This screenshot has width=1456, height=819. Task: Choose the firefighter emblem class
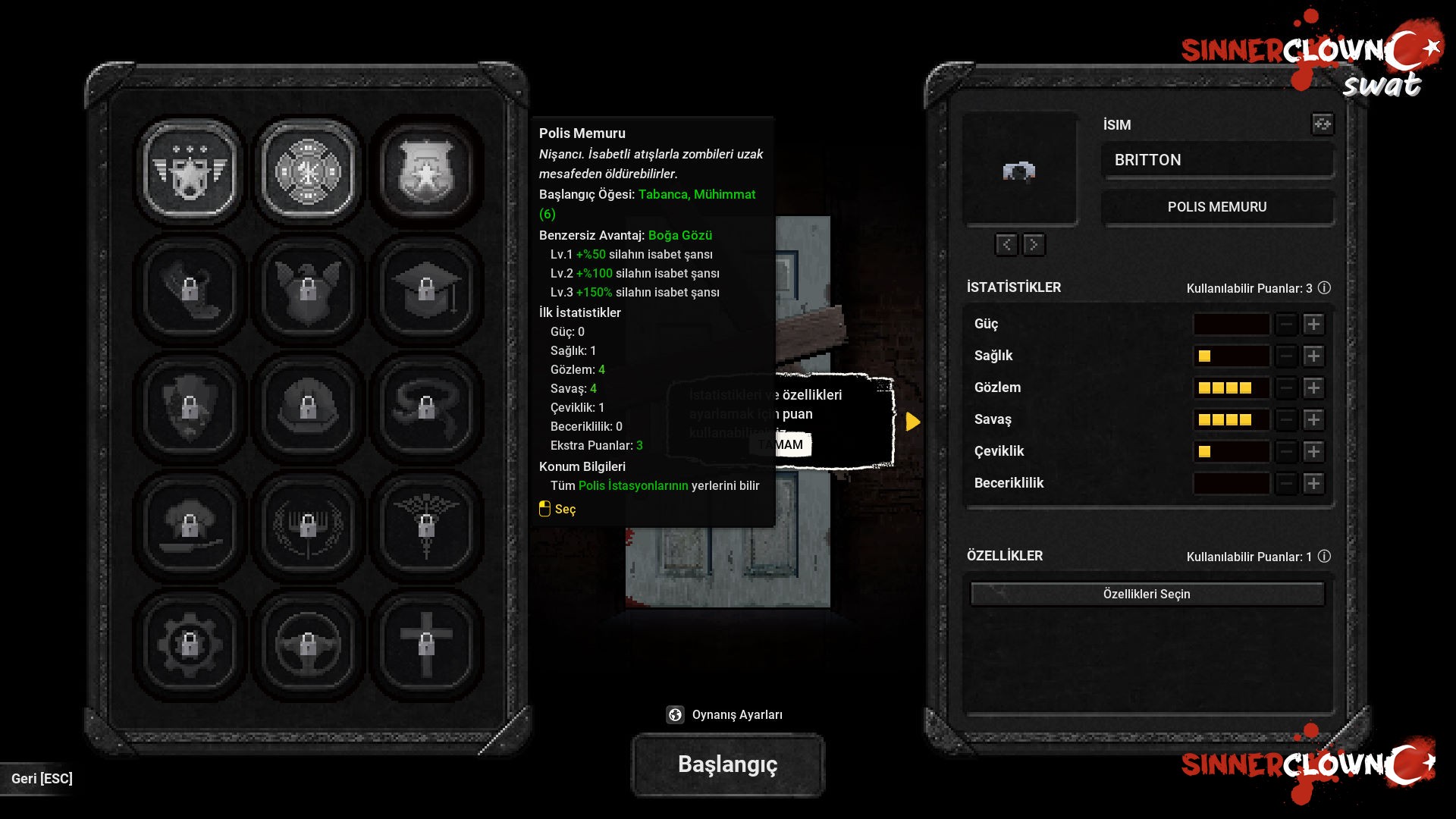coord(308,171)
